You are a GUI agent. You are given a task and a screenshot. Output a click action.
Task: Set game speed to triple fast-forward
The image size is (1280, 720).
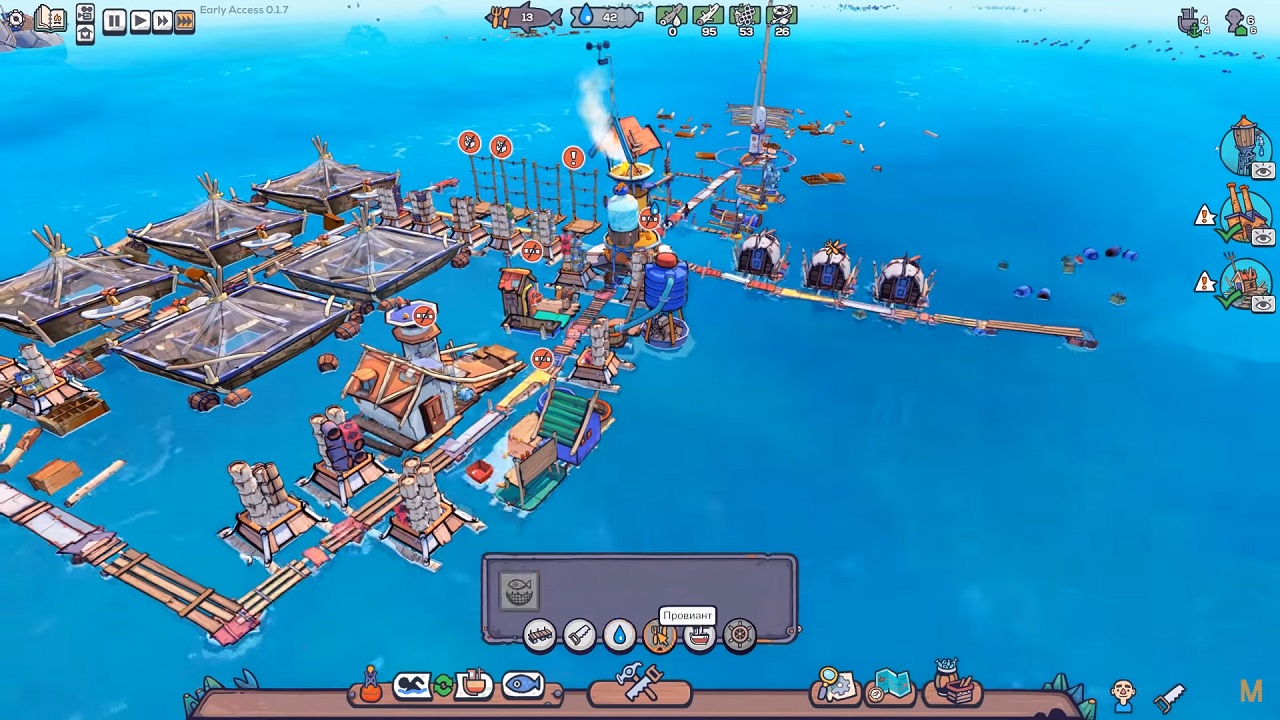[x=185, y=20]
